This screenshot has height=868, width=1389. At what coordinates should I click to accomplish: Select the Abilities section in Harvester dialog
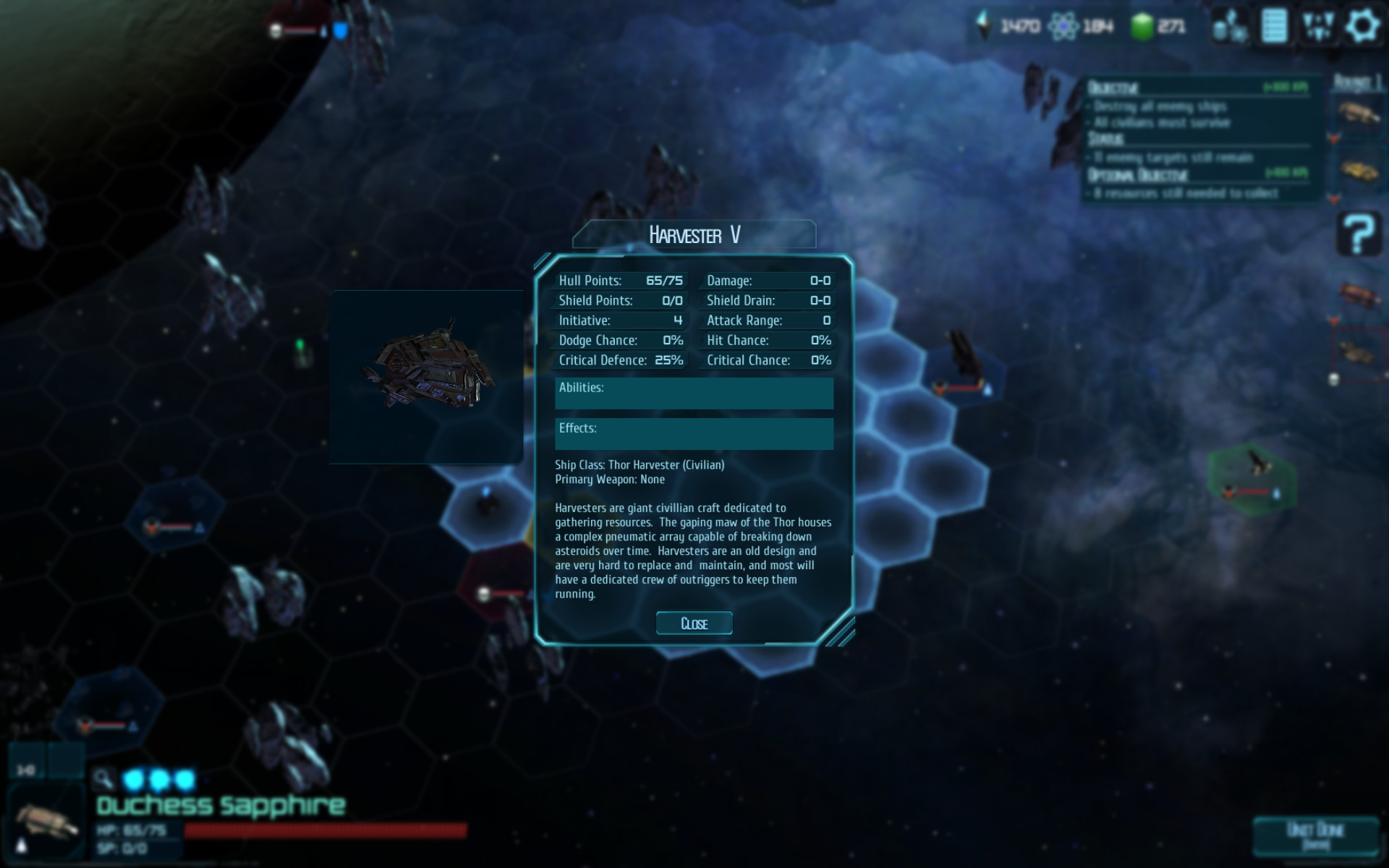pyautogui.click(x=693, y=393)
